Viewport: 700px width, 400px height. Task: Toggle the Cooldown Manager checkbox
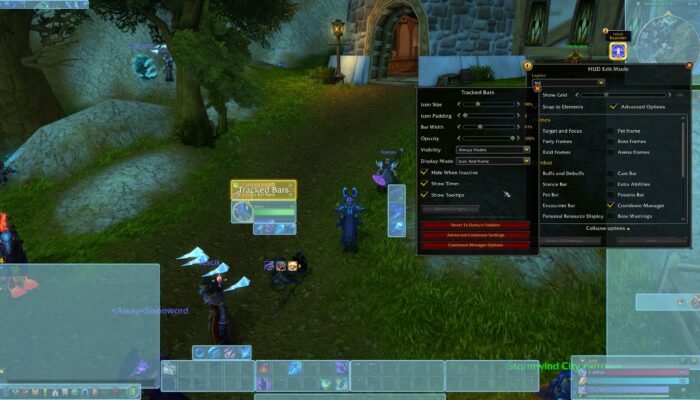pyautogui.click(x=611, y=205)
